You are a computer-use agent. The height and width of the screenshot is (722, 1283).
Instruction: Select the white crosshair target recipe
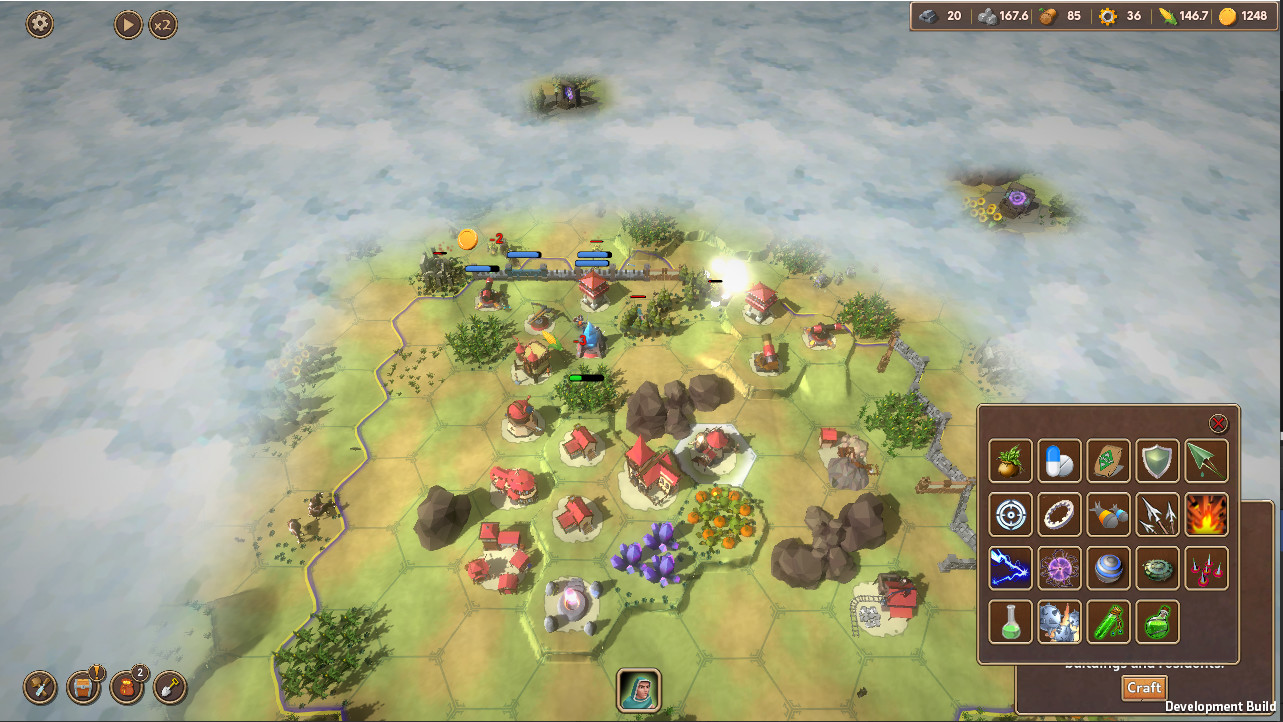point(1010,514)
